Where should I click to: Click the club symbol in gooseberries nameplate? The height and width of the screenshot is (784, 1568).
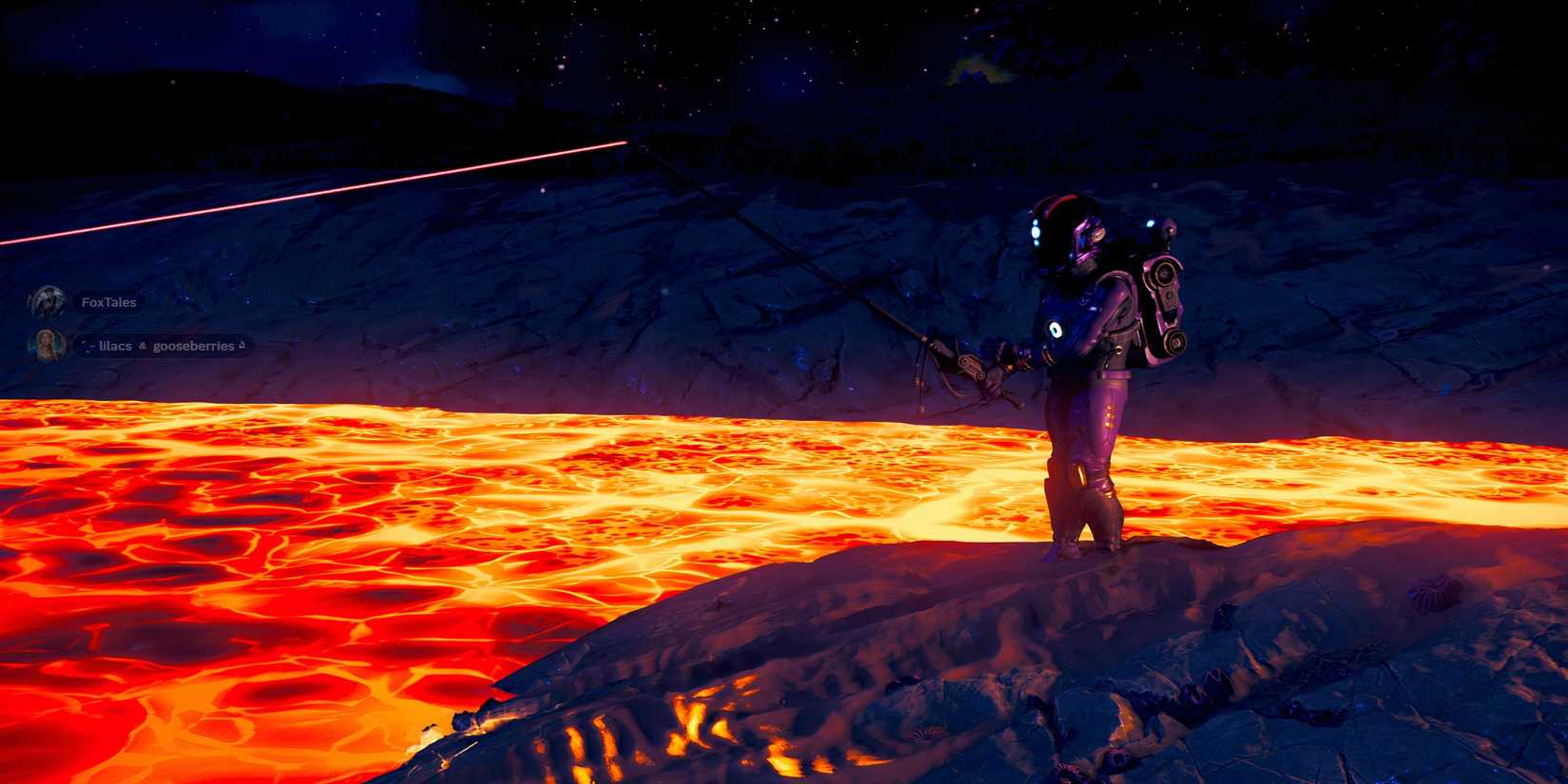tap(142, 346)
